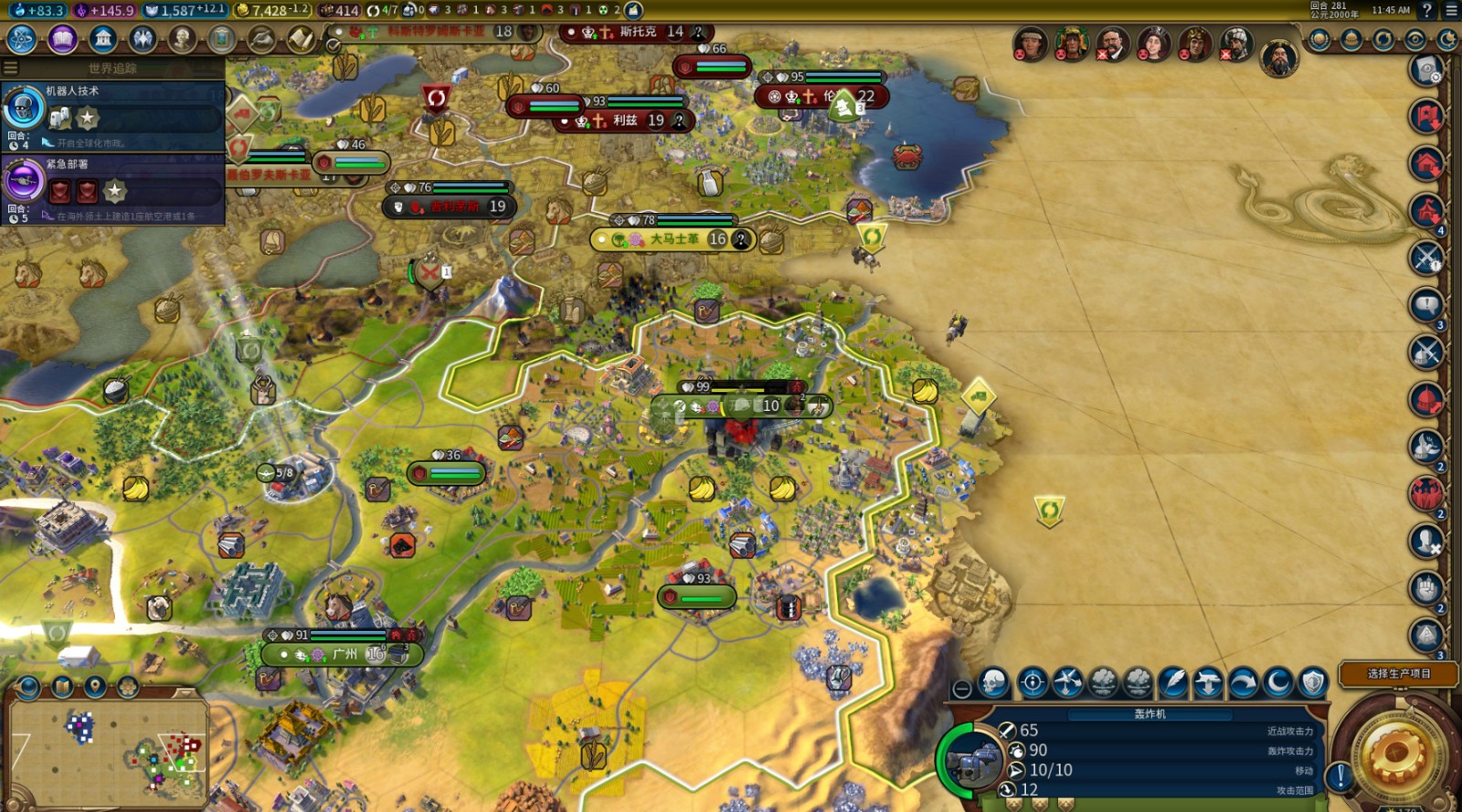Image resolution: width=1462 pixels, height=812 pixels.
Task: Open the great people bust icon
Action: point(182,39)
